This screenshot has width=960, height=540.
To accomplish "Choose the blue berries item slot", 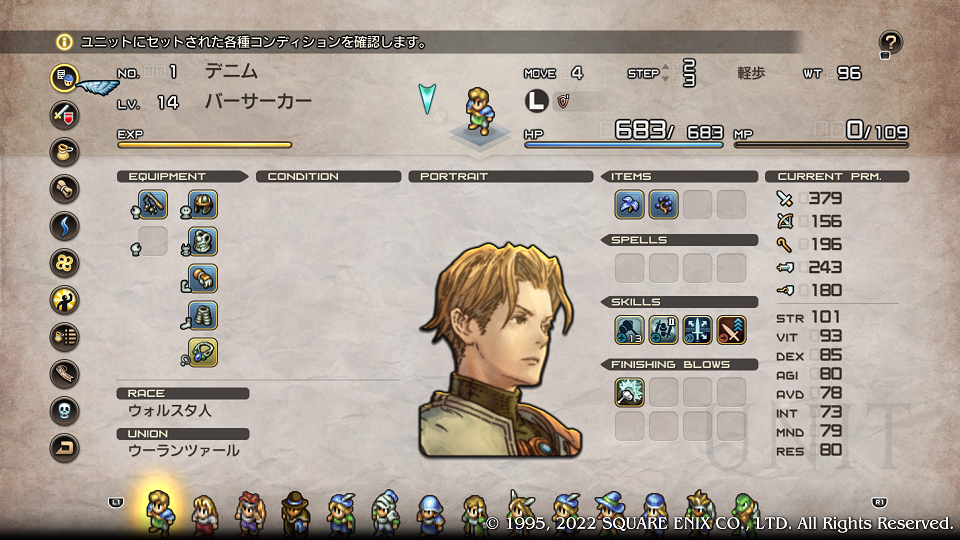I will (664, 205).
